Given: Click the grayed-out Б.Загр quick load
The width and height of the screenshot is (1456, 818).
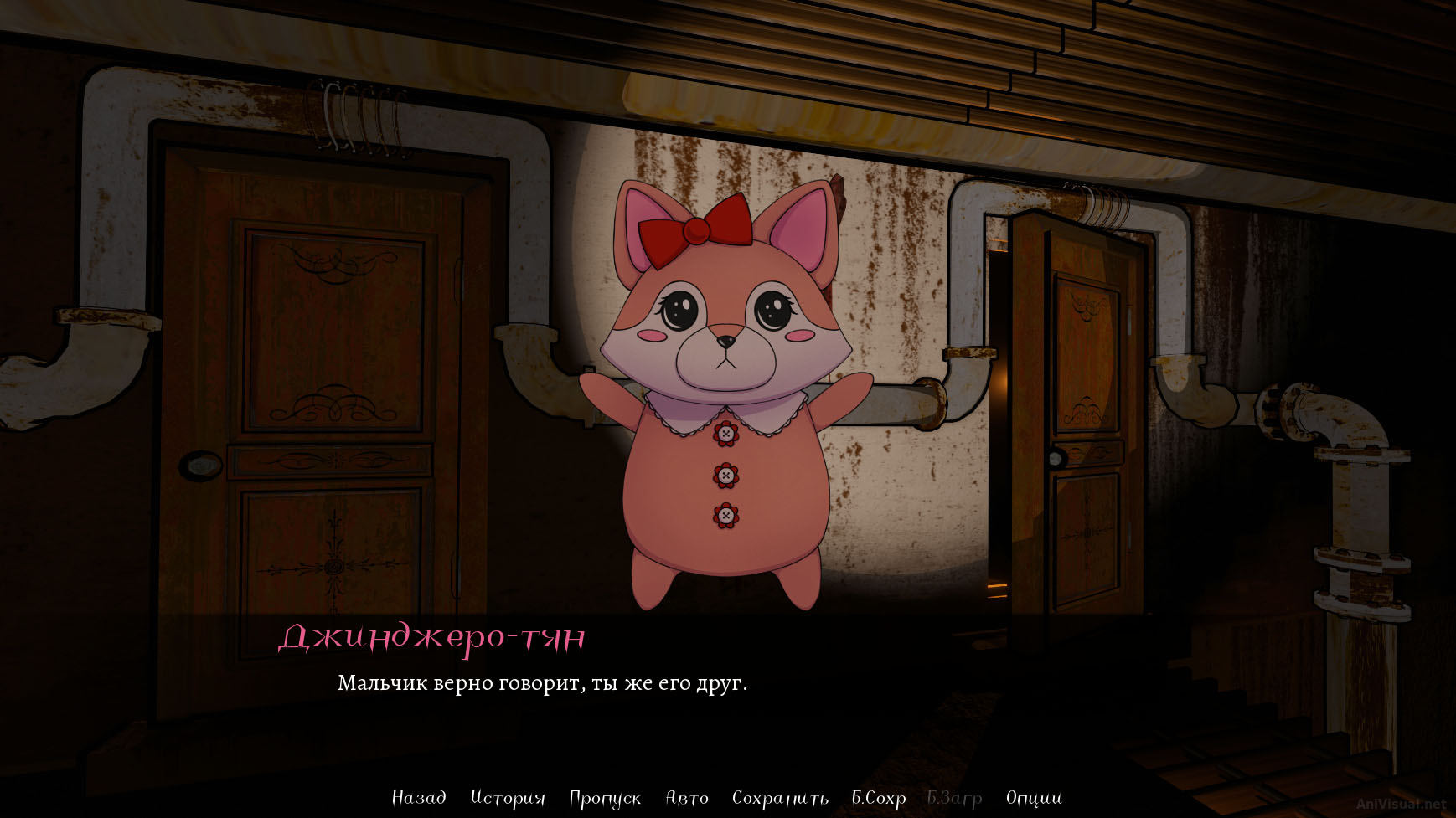Looking at the screenshot, I should [x=953, y=798].
